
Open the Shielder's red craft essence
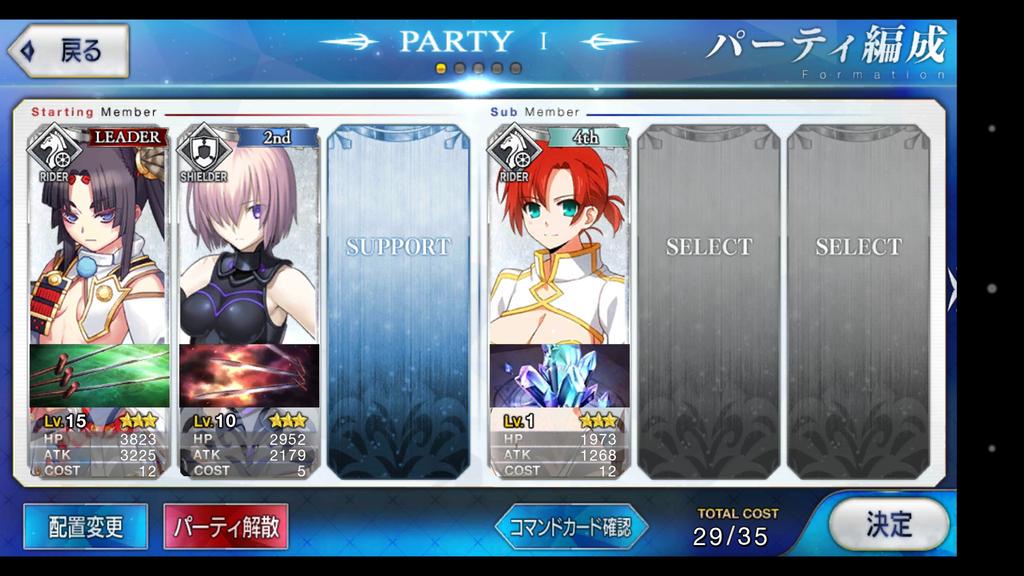click(x=249, y=376)
